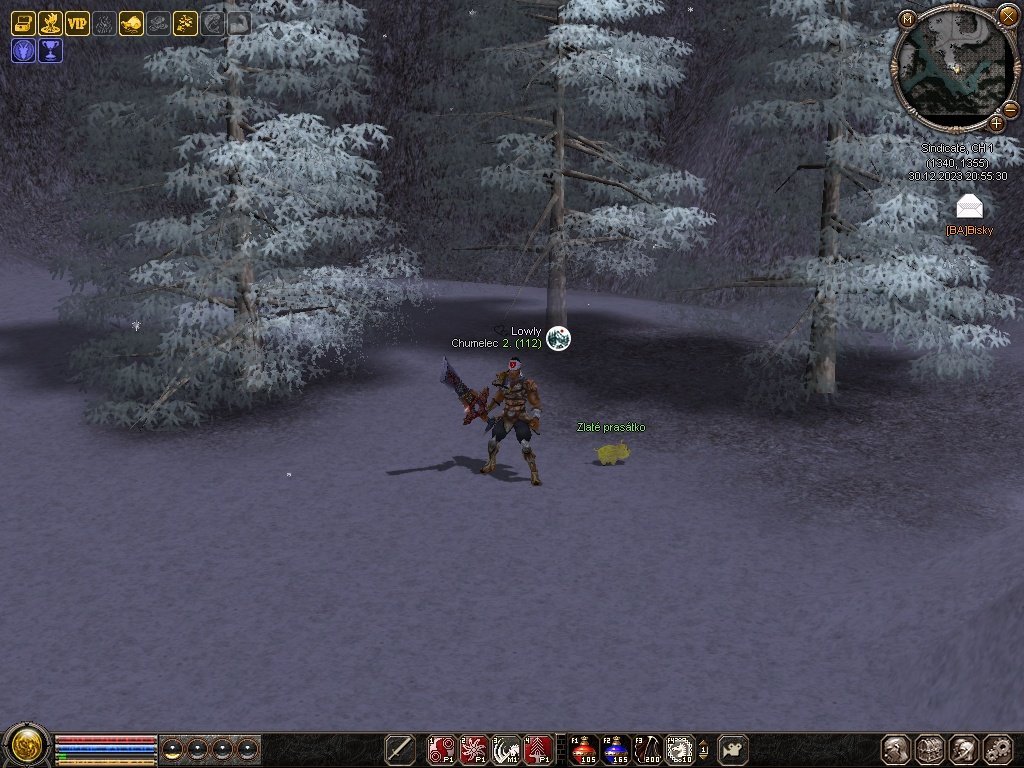The image size is (1024, 768).
Task: Open the whisper envelope from [BA]Bisky
Action: 969,206
